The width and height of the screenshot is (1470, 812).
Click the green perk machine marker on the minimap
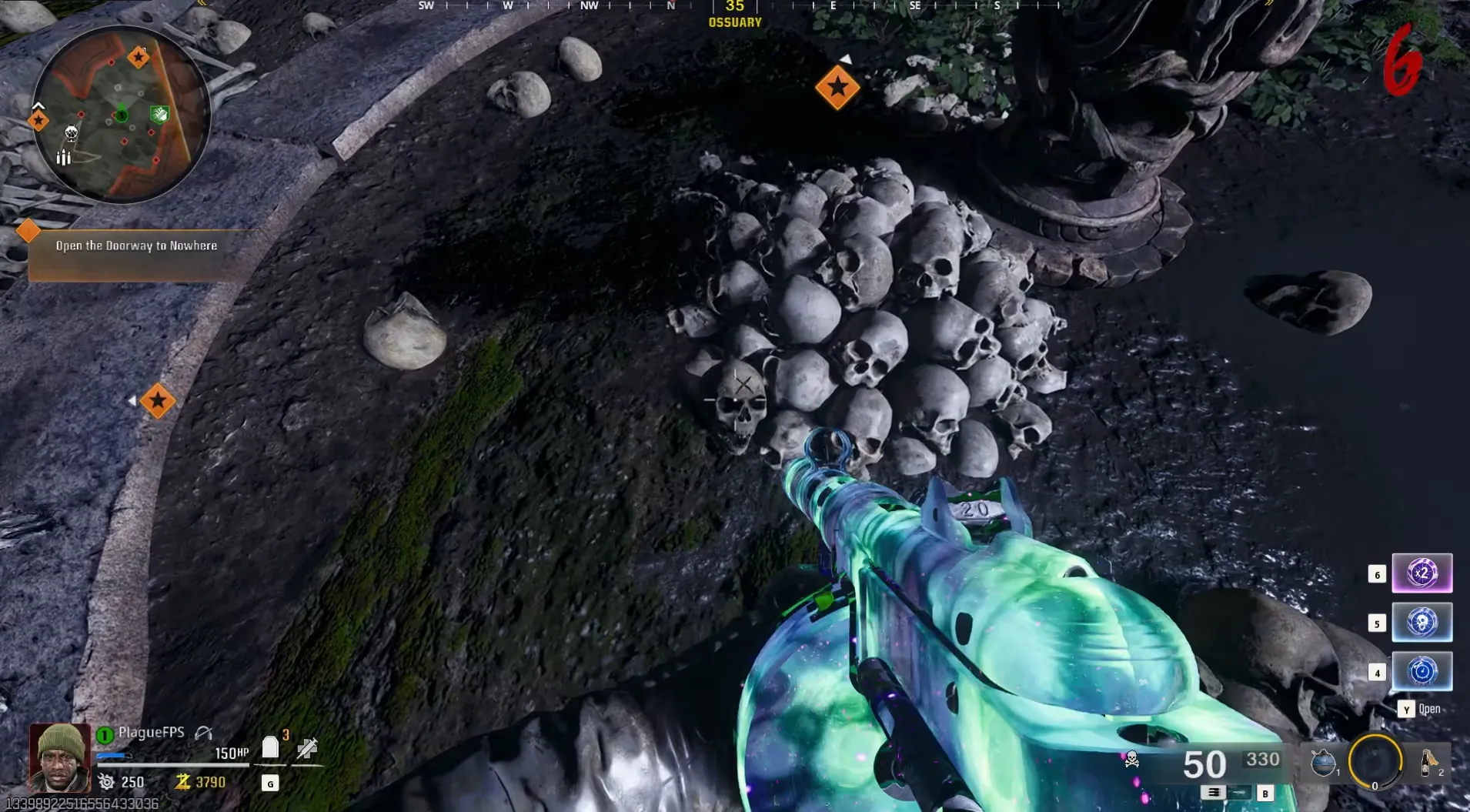point(159,115)
